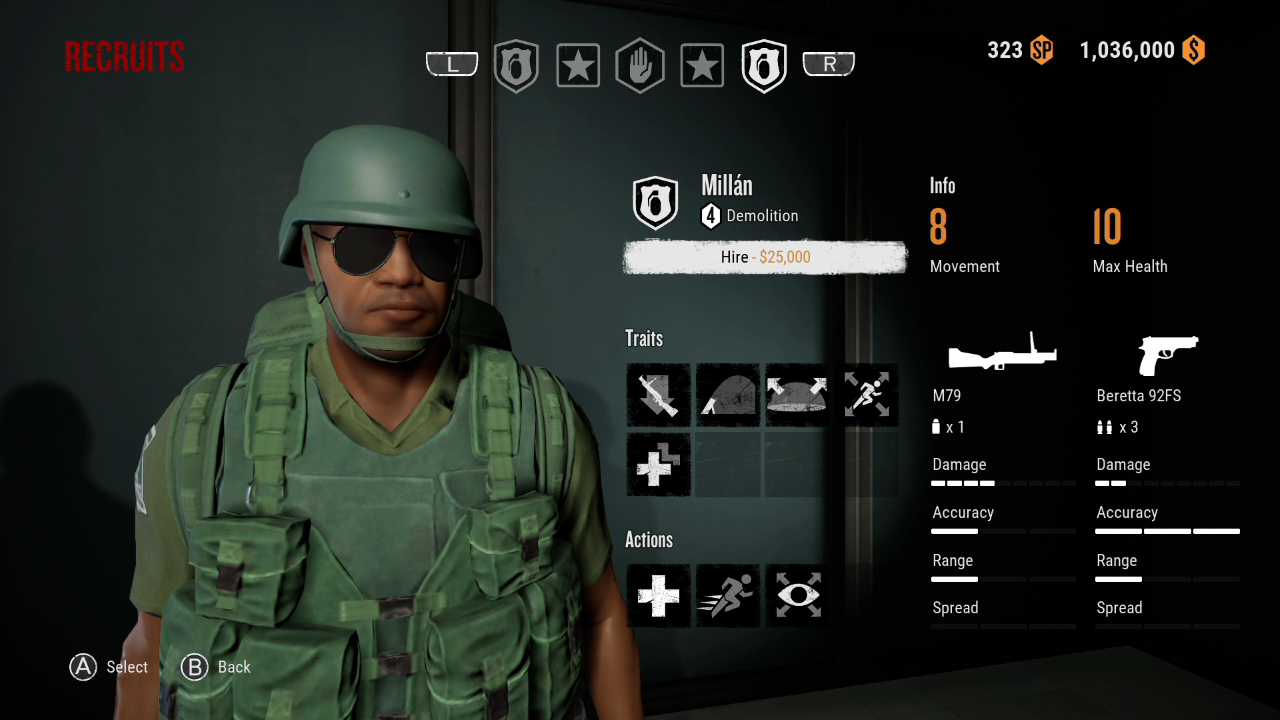The height and width of the screenshot is (720, 1280).
Task: Switch to the first star class tab
Action: point(578,64)
